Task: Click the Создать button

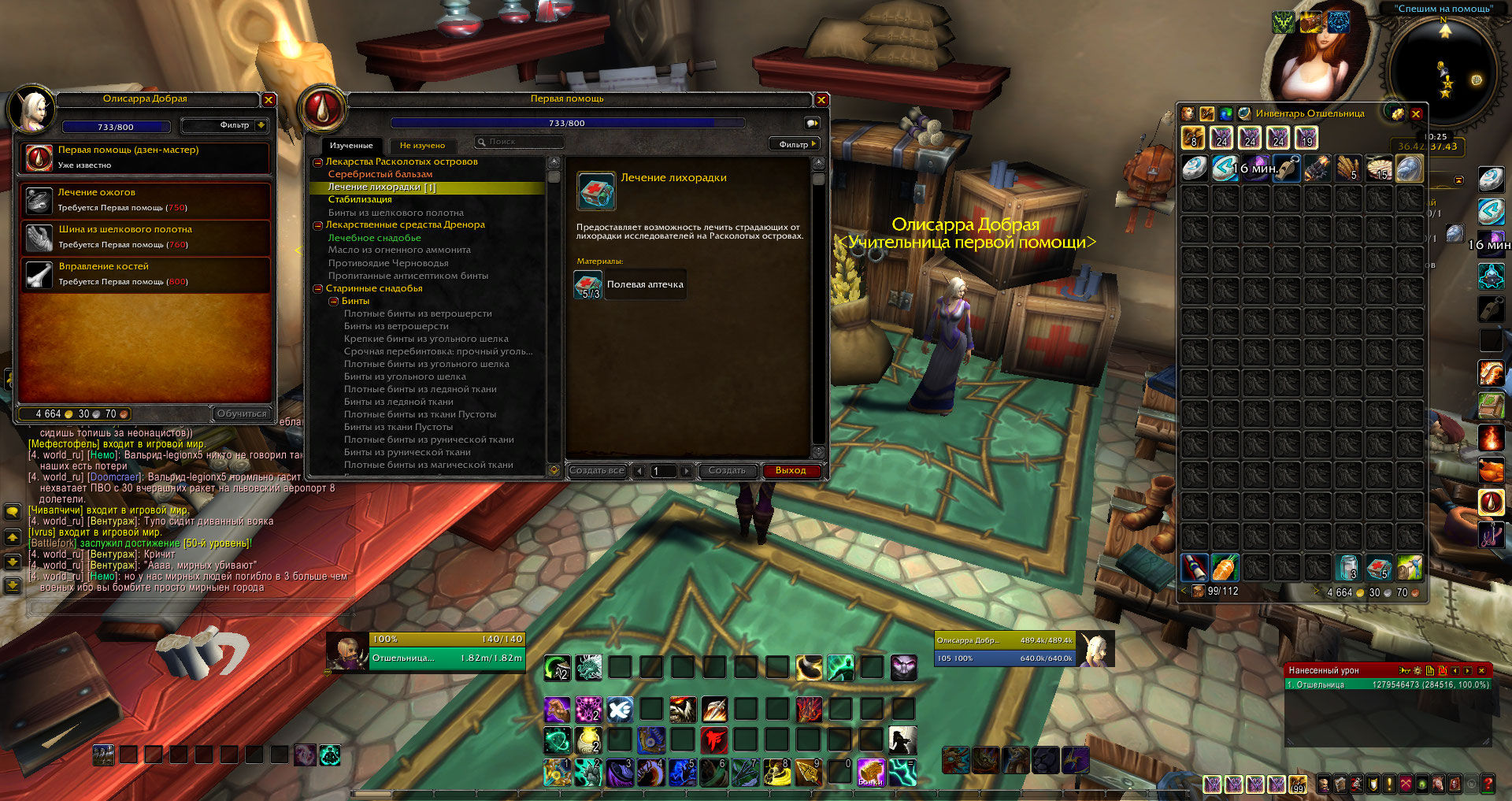Action: (x=727, y=471)
